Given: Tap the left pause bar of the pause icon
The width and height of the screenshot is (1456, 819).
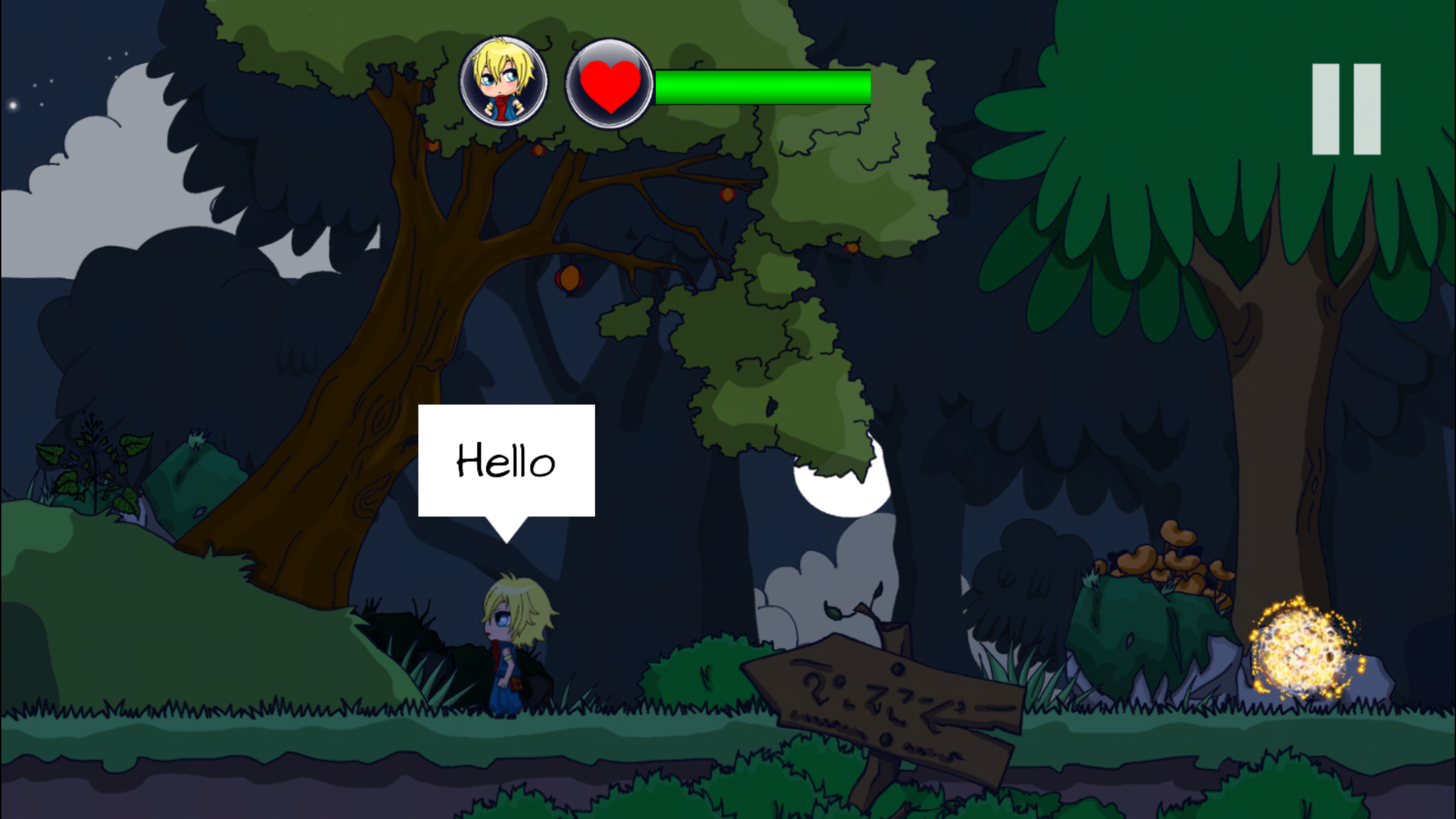Looking at the screenshot, I should click(1325, 109).
